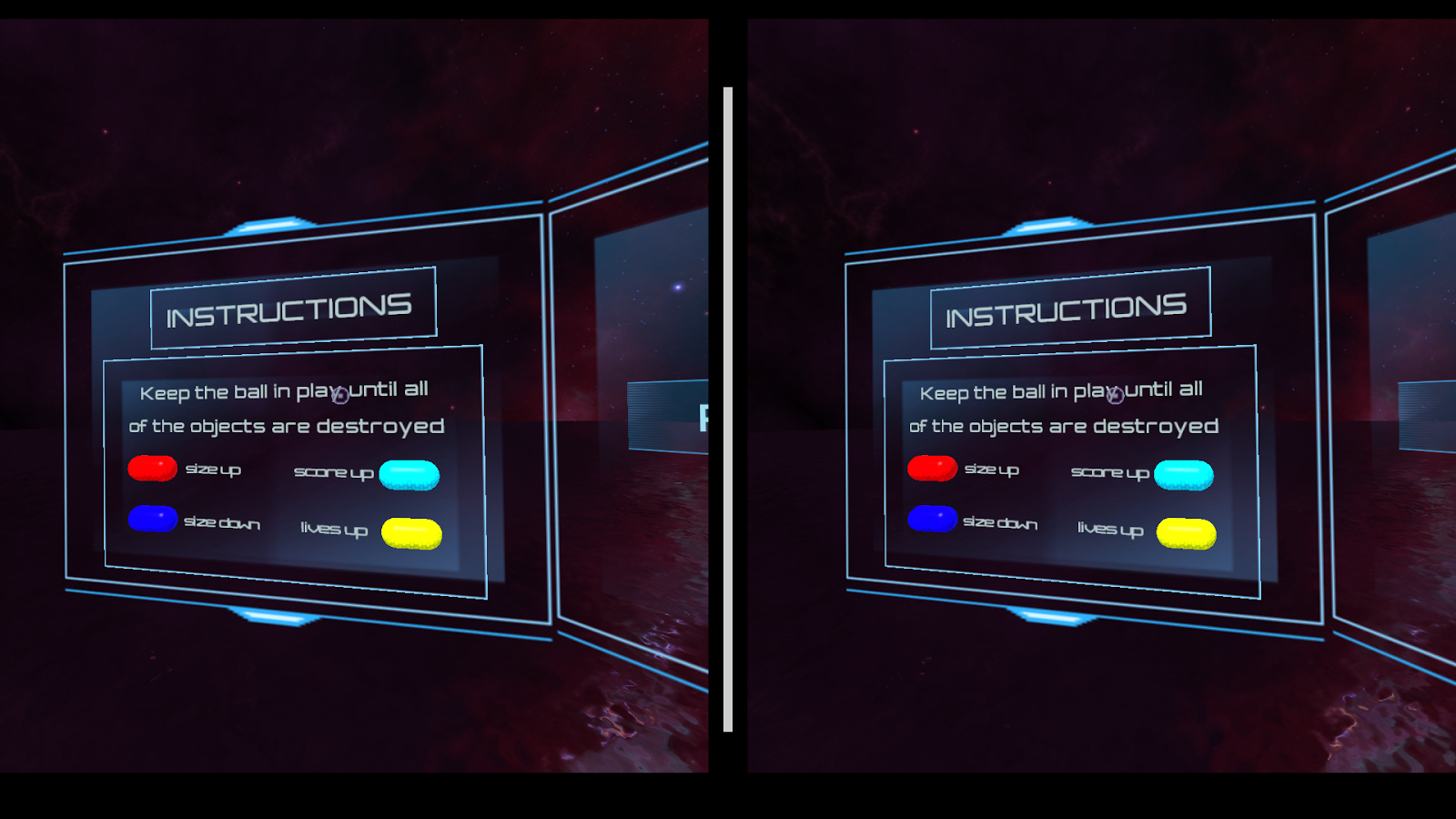Click the cyan capsule in the right eye view

[x=1184, y=472]
